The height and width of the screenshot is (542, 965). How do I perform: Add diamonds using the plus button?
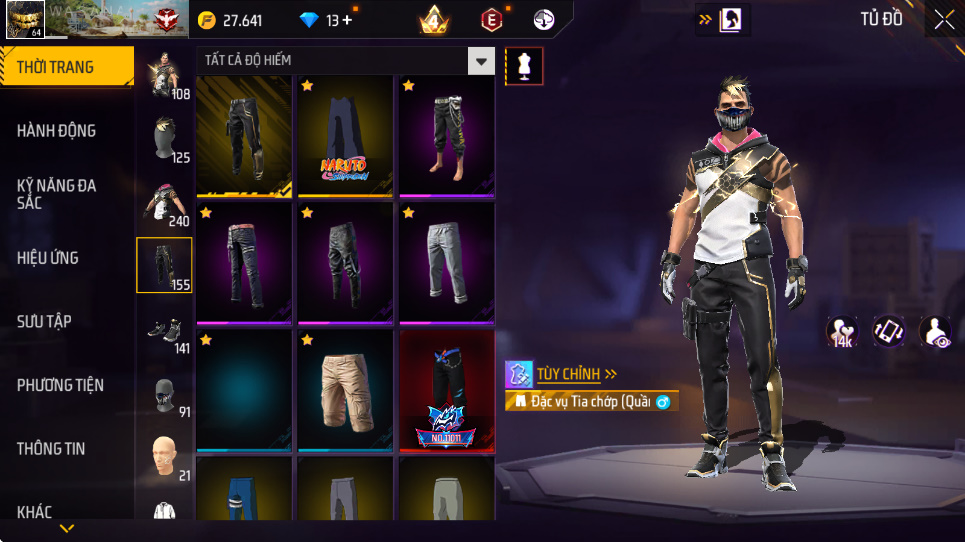[346, 20]
